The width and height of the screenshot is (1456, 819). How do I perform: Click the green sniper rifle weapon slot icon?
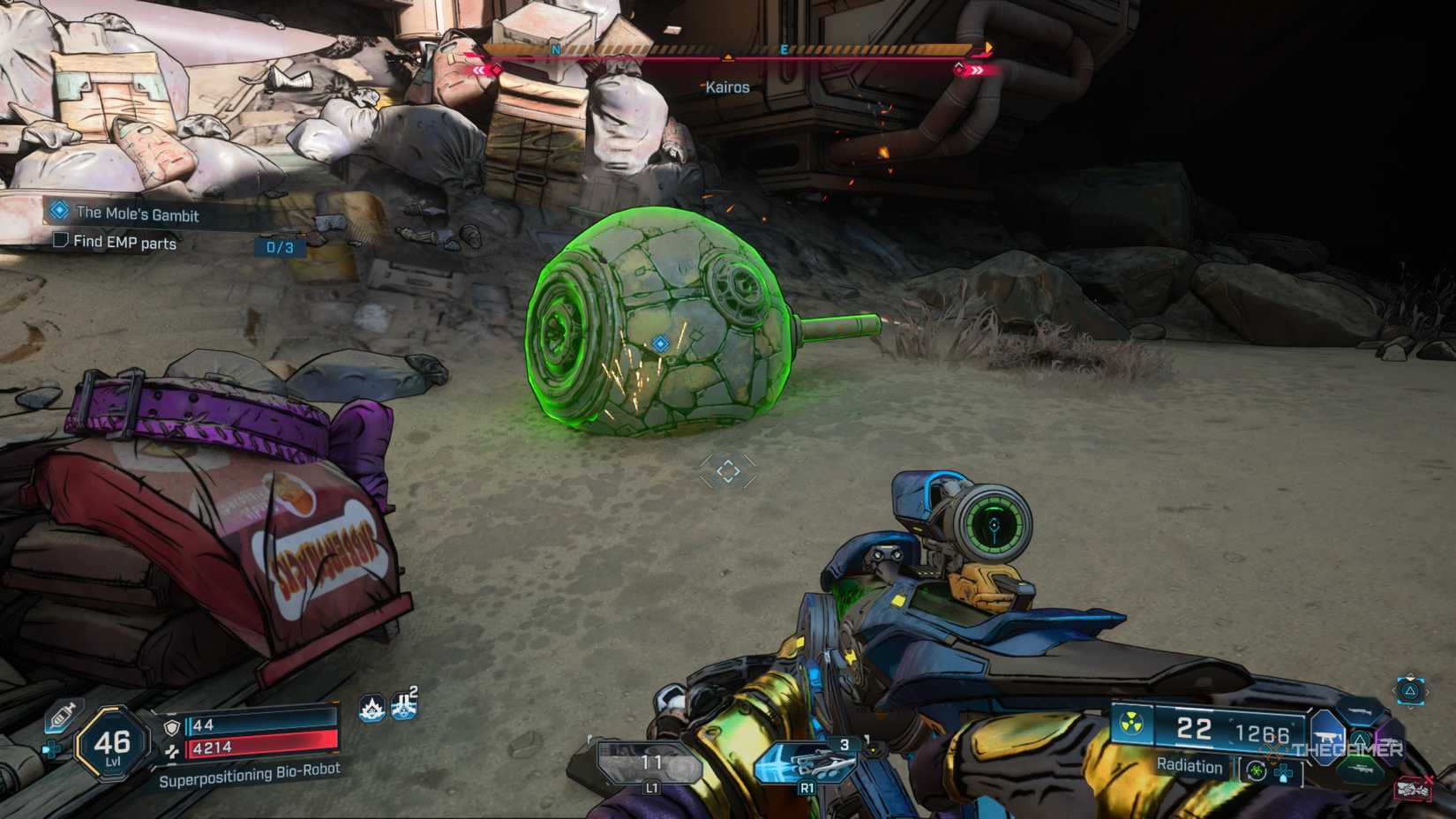pos(1364,770)
